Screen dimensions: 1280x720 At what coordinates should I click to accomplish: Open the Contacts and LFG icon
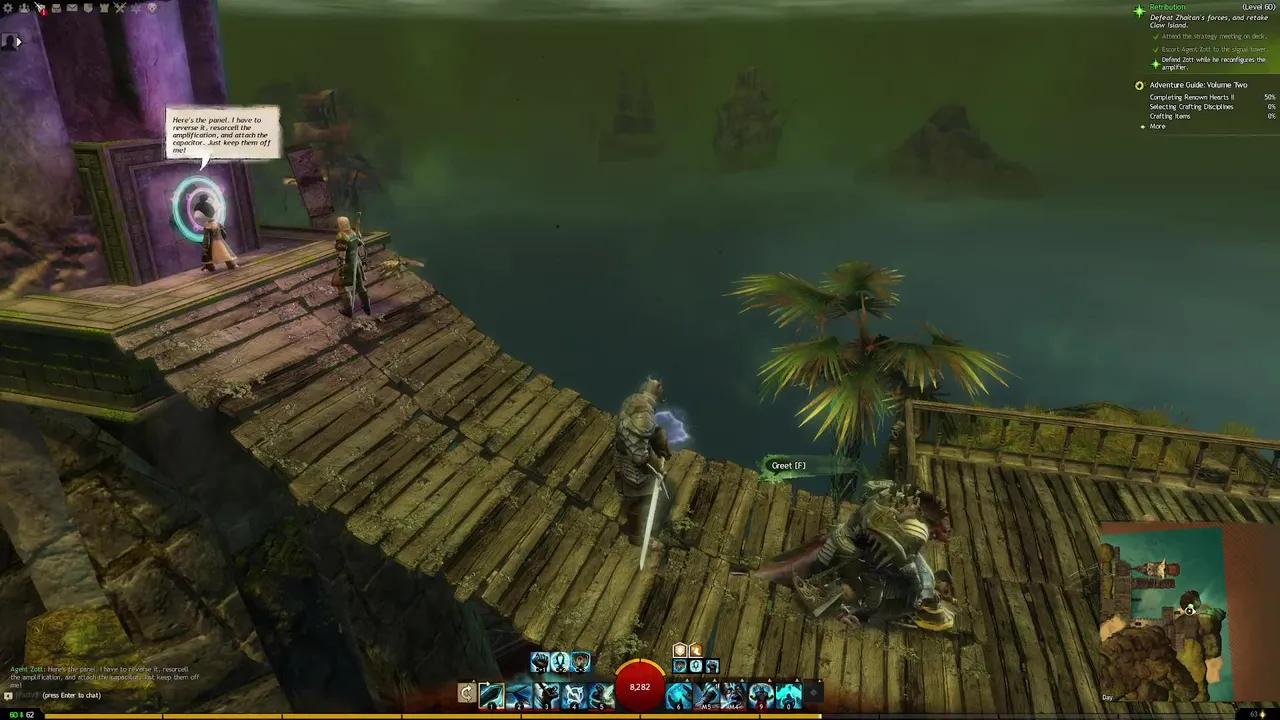click(x=24, y=7)
